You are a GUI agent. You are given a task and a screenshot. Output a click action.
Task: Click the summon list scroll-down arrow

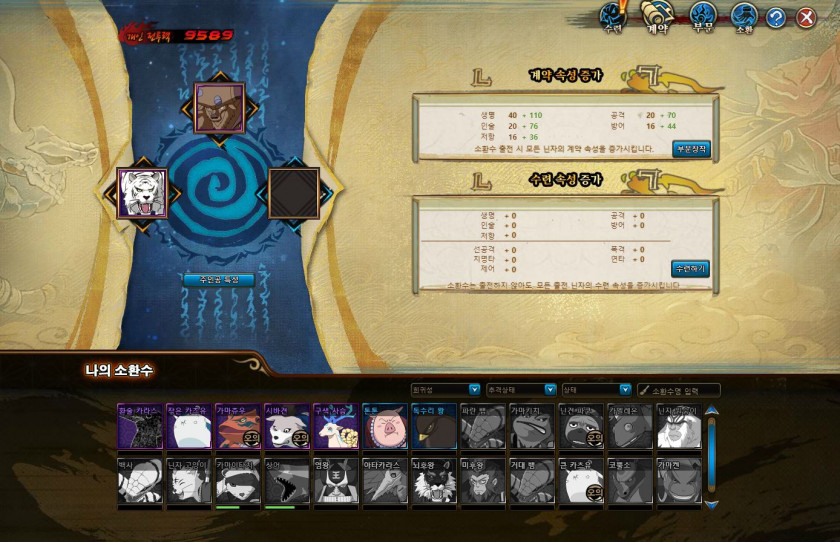712,504
